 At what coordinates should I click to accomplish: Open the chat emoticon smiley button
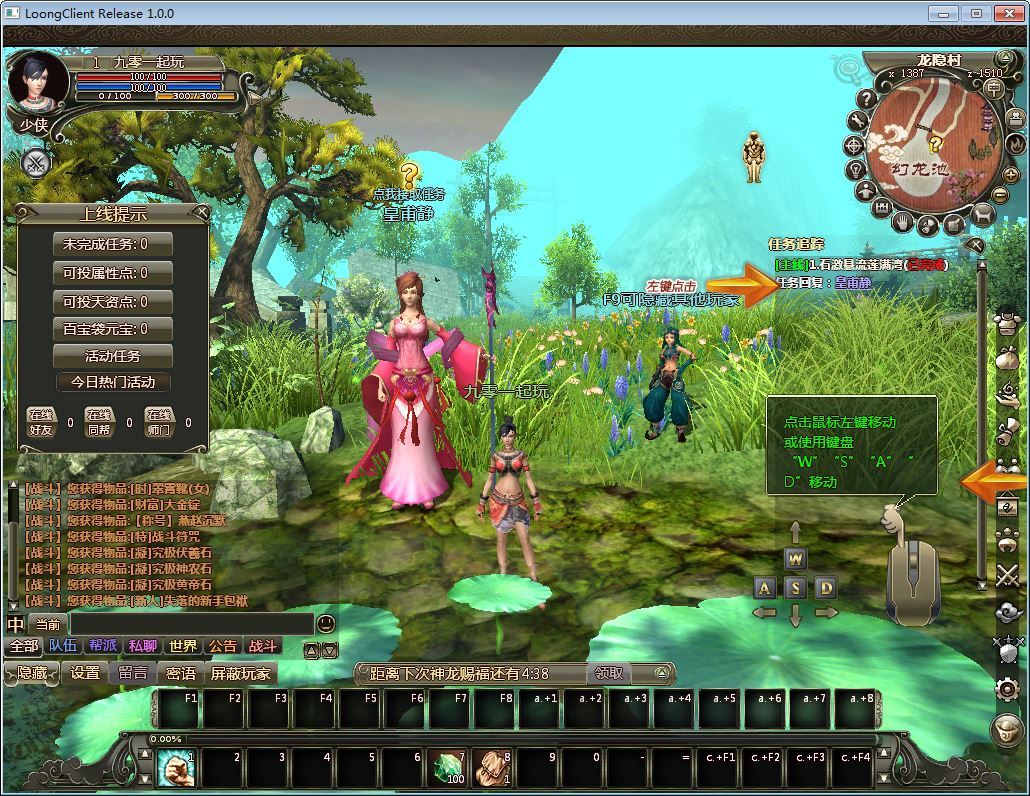click(326, 624)
